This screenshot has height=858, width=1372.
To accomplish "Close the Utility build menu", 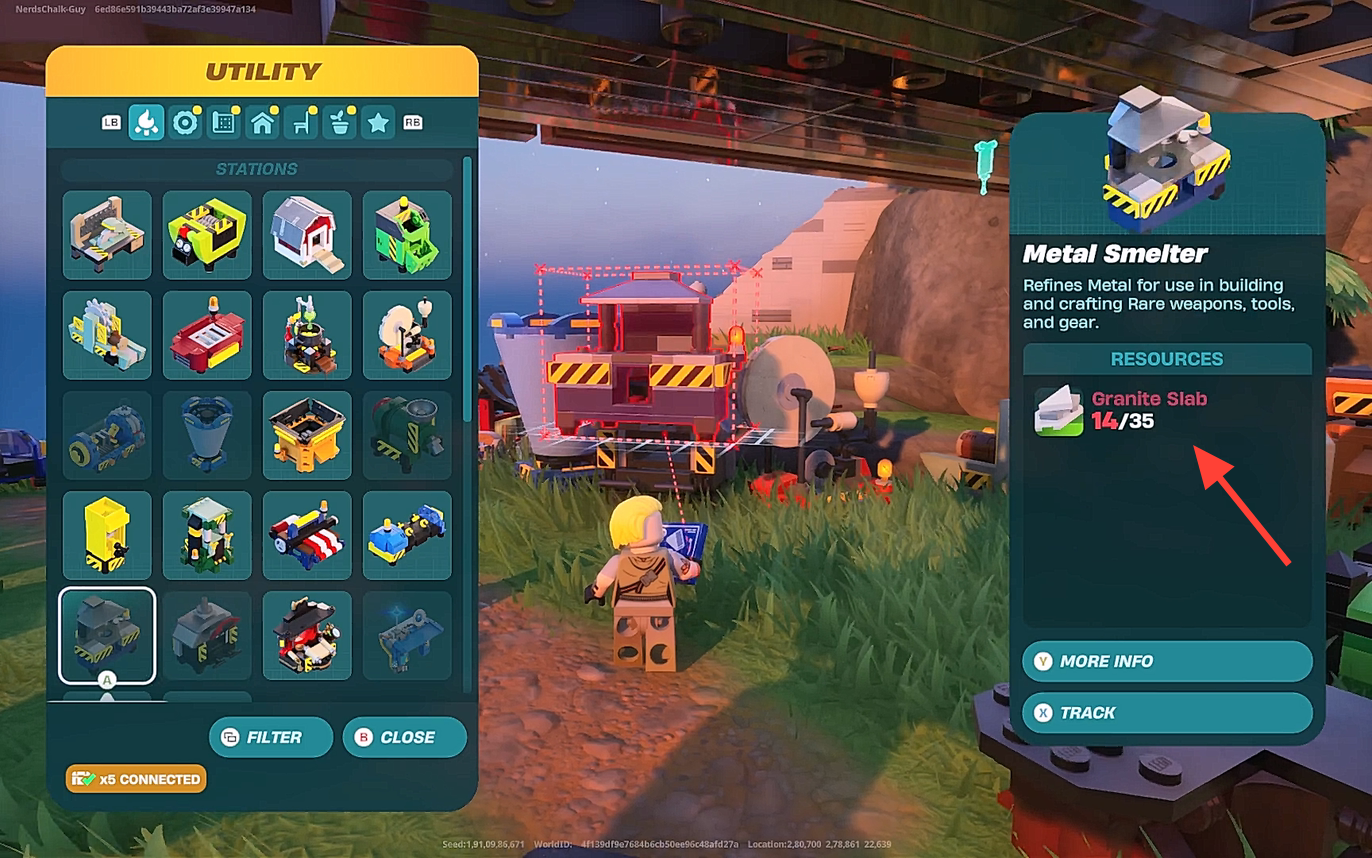I will (x=404, y=737).
